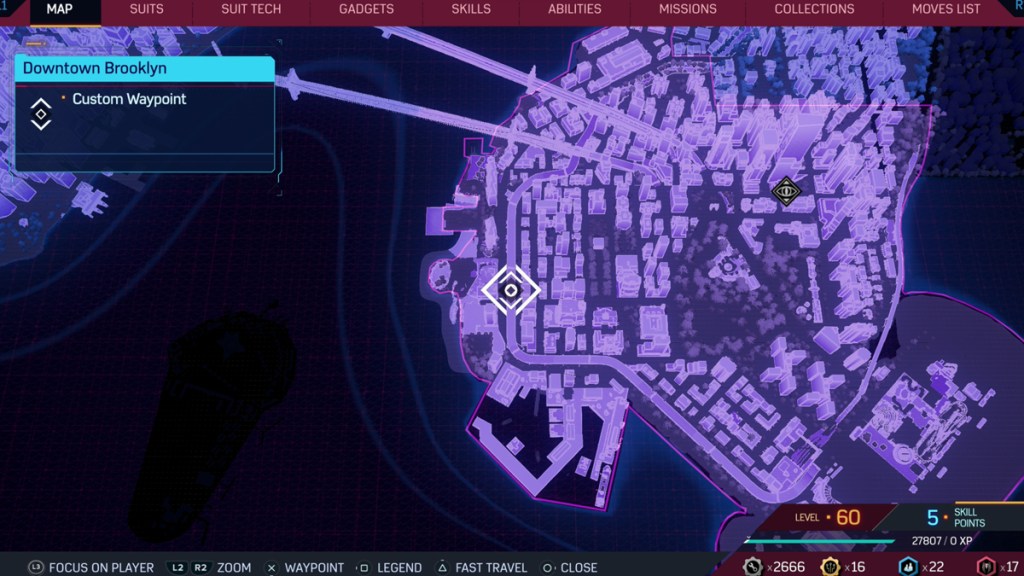Screen dimensions: 1024x576
Task: Open the Abilities tab
Action: (x=575, y=9)
